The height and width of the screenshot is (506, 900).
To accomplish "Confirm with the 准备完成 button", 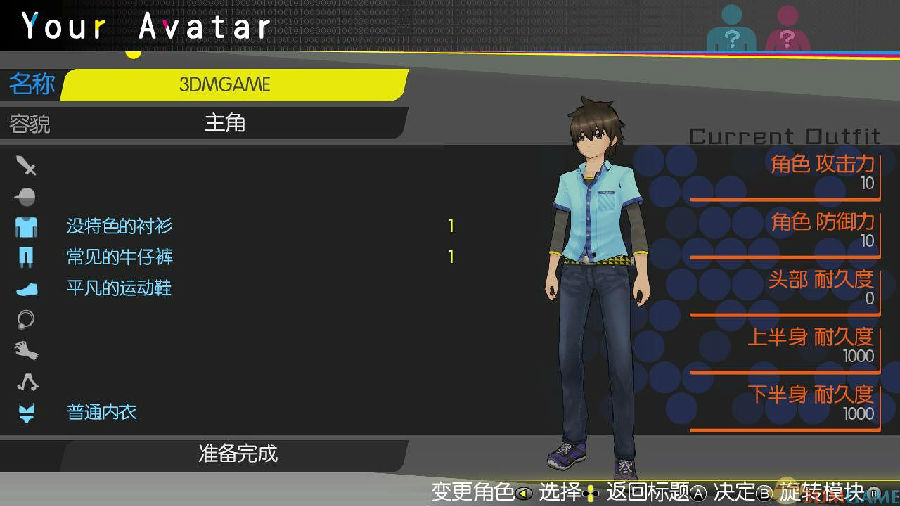I will (x=237, y=453).
